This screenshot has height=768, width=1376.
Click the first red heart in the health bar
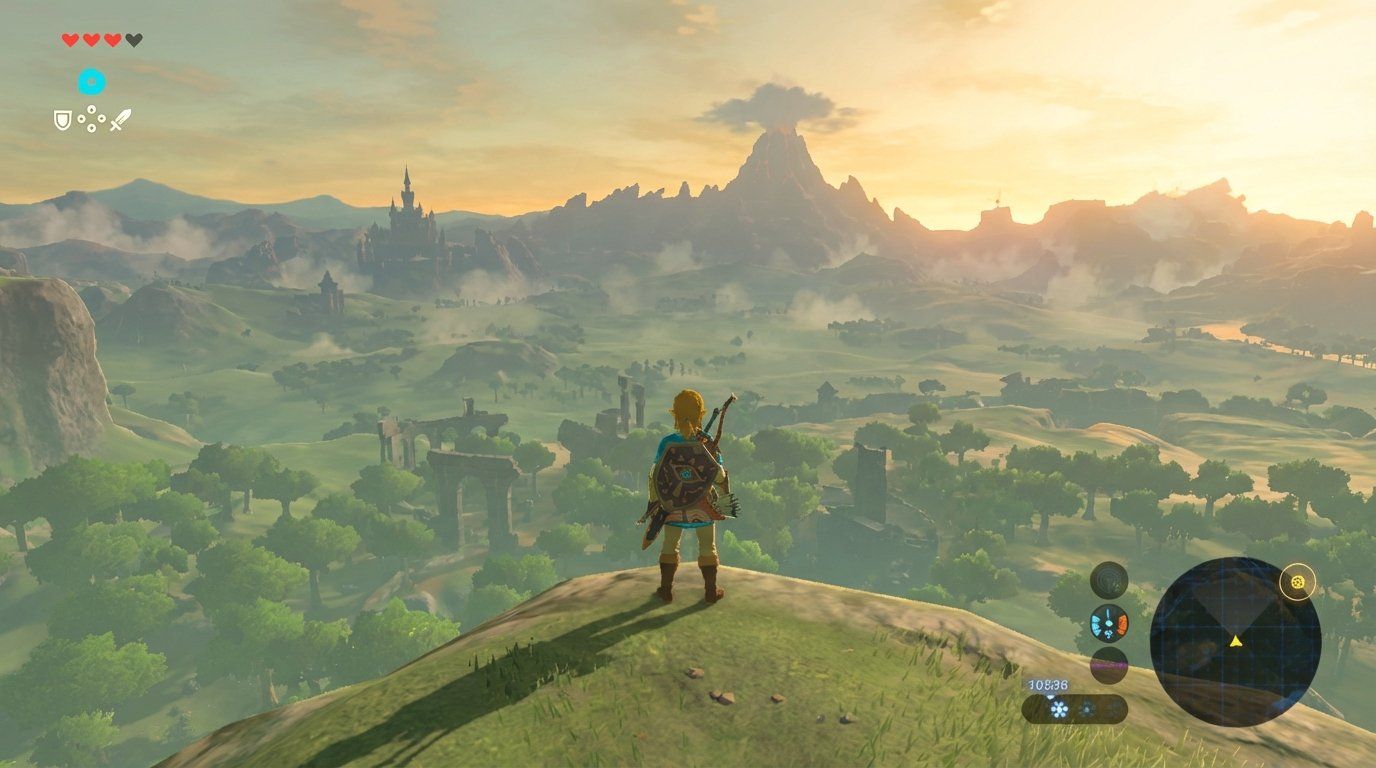(70, 40)
